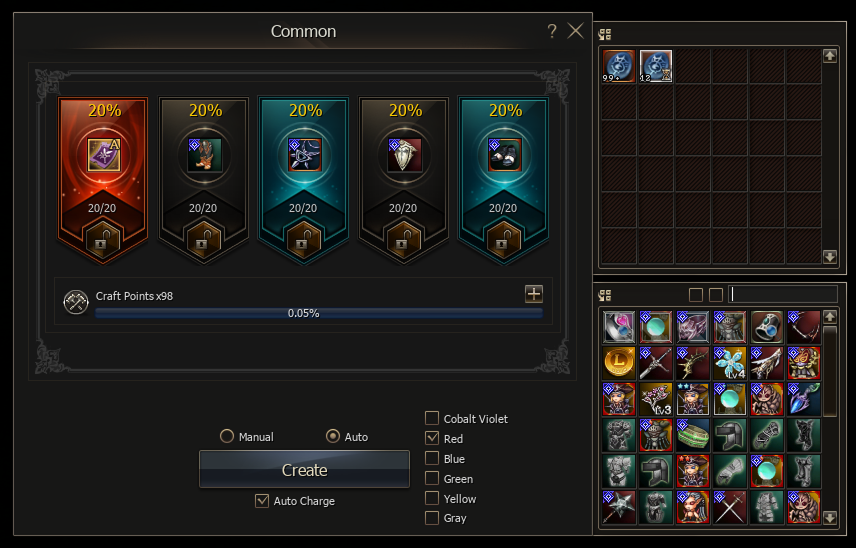This screenshot has height=548, width=856.
Task: Select the blue orb stack of 99
Action: click(618, 66)
